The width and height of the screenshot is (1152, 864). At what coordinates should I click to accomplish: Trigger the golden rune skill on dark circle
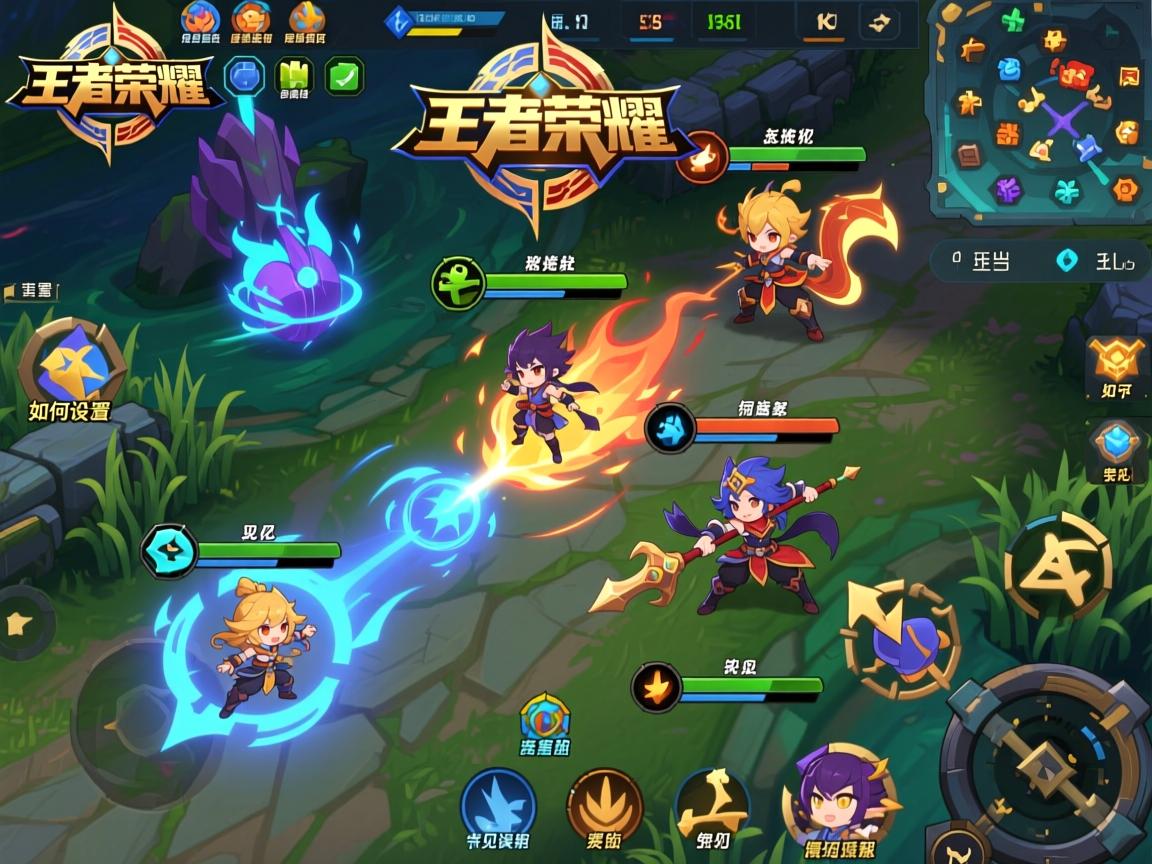[711, 804]
